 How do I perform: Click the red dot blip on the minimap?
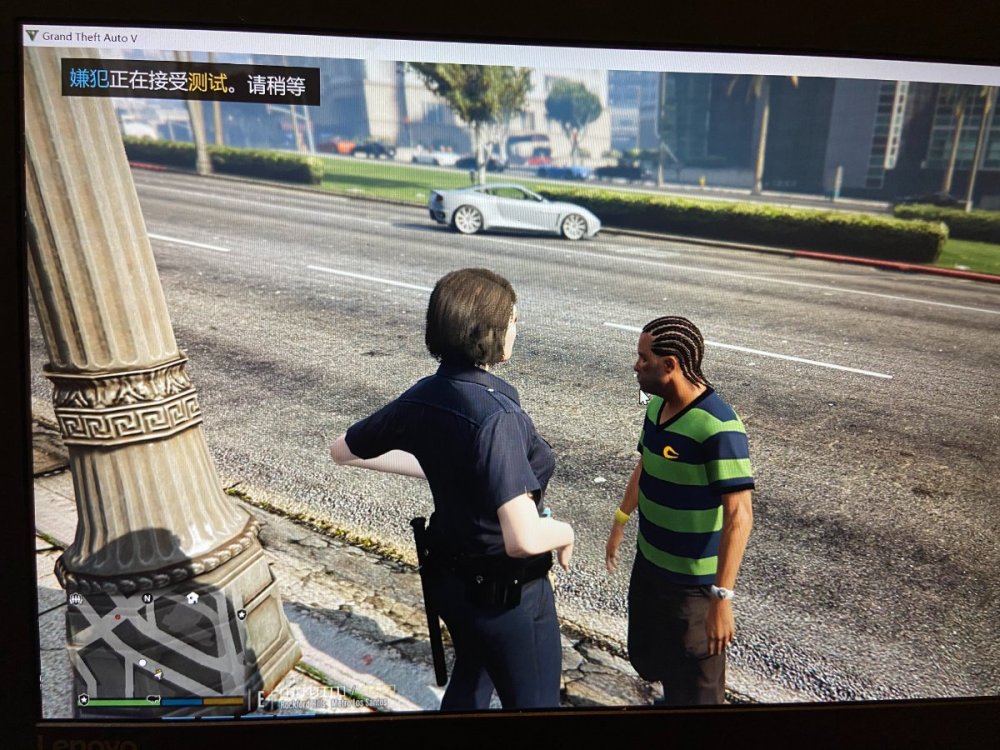[x=117, y=617]
